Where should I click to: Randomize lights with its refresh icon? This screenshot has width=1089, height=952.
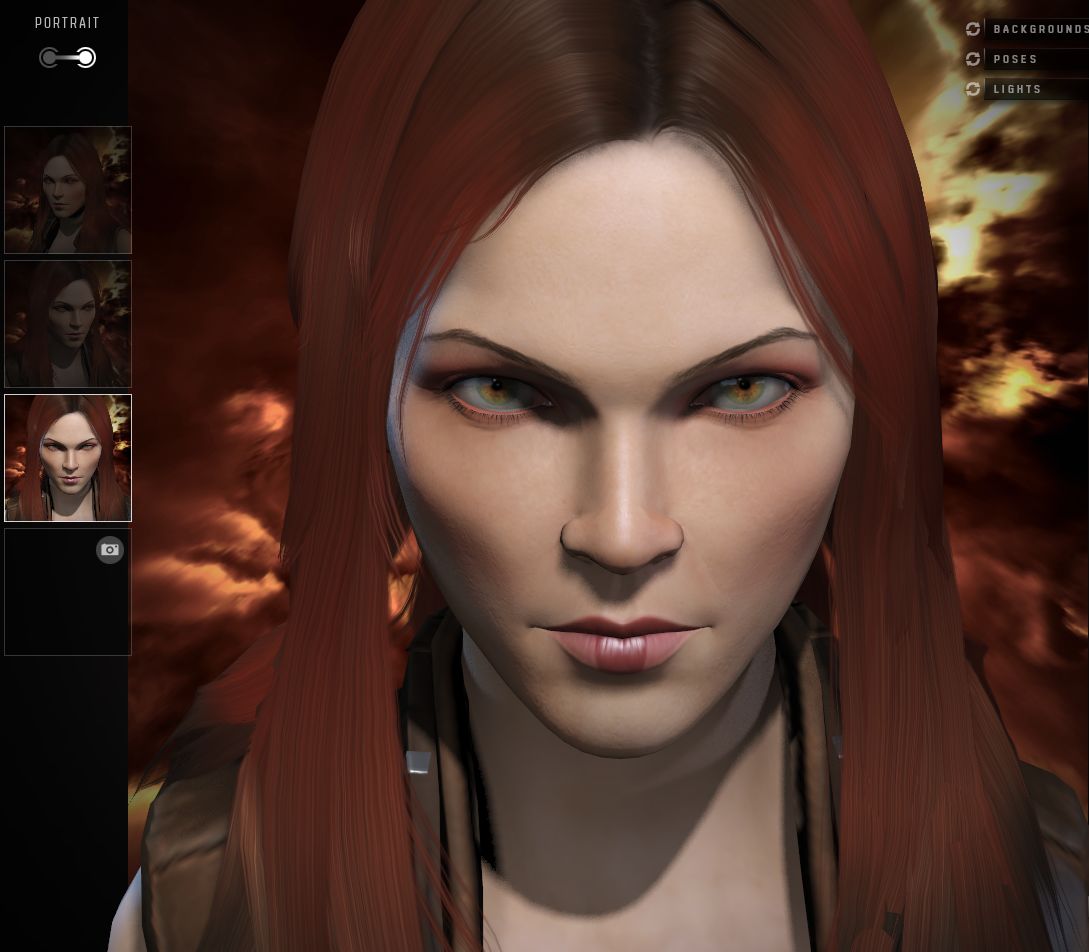(973, 89)
